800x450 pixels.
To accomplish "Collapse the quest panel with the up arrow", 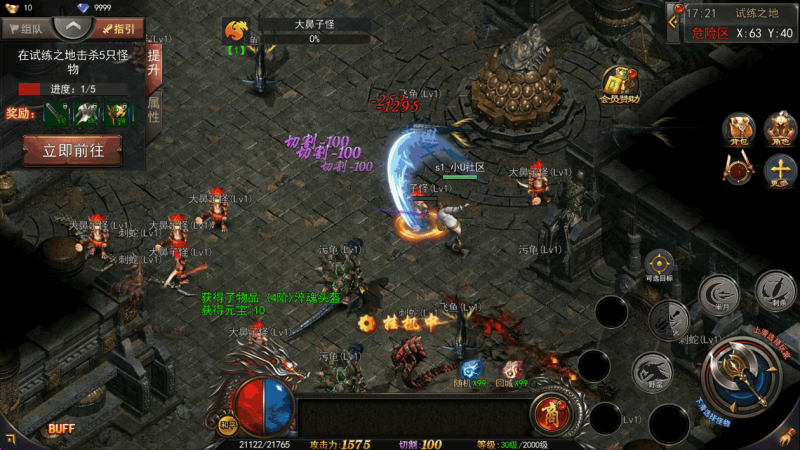I will 69,27.
